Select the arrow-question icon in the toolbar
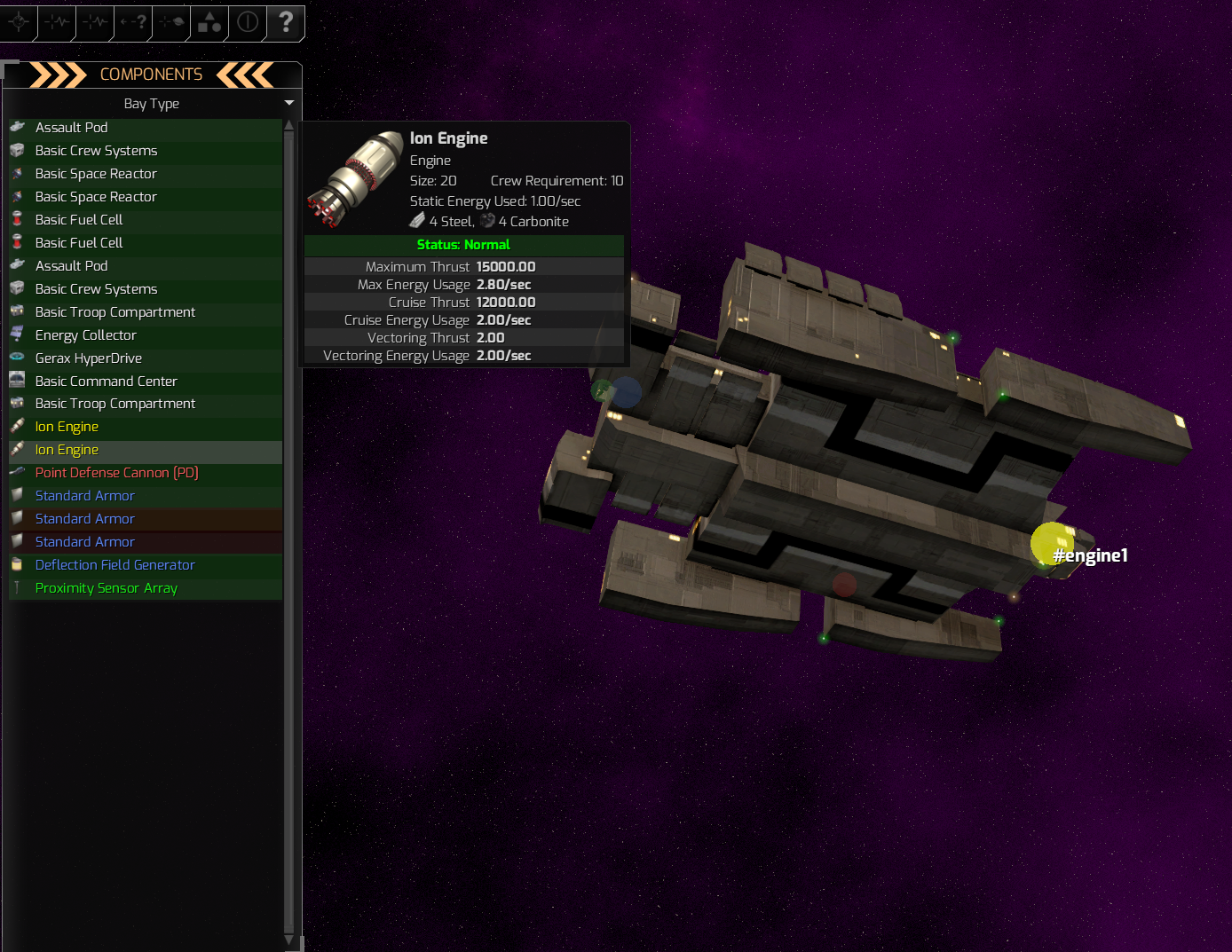1232x952 pixels. [x=132, y=23]
